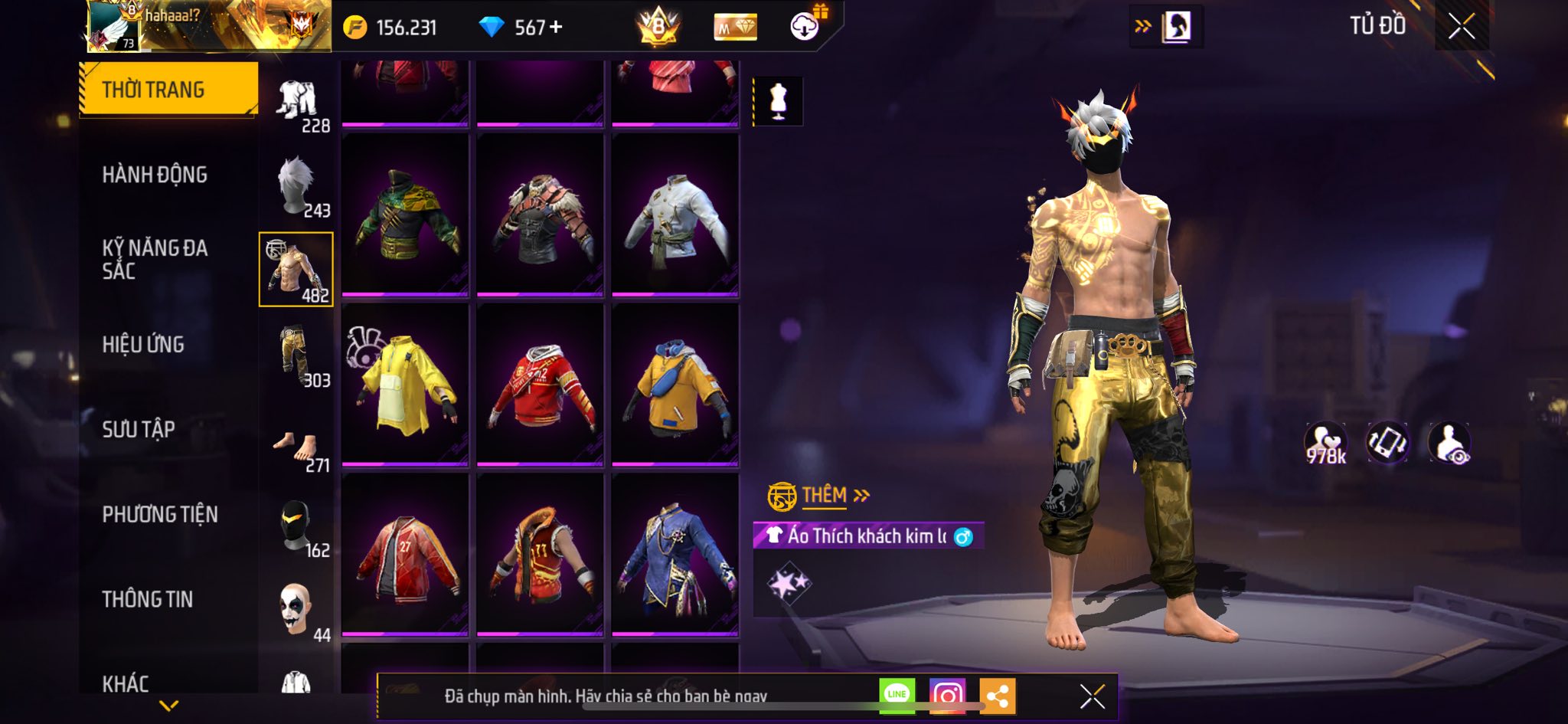Screen dimensions: 1568x724
Task: Add diamonds with the plus button
Action: 556,28
